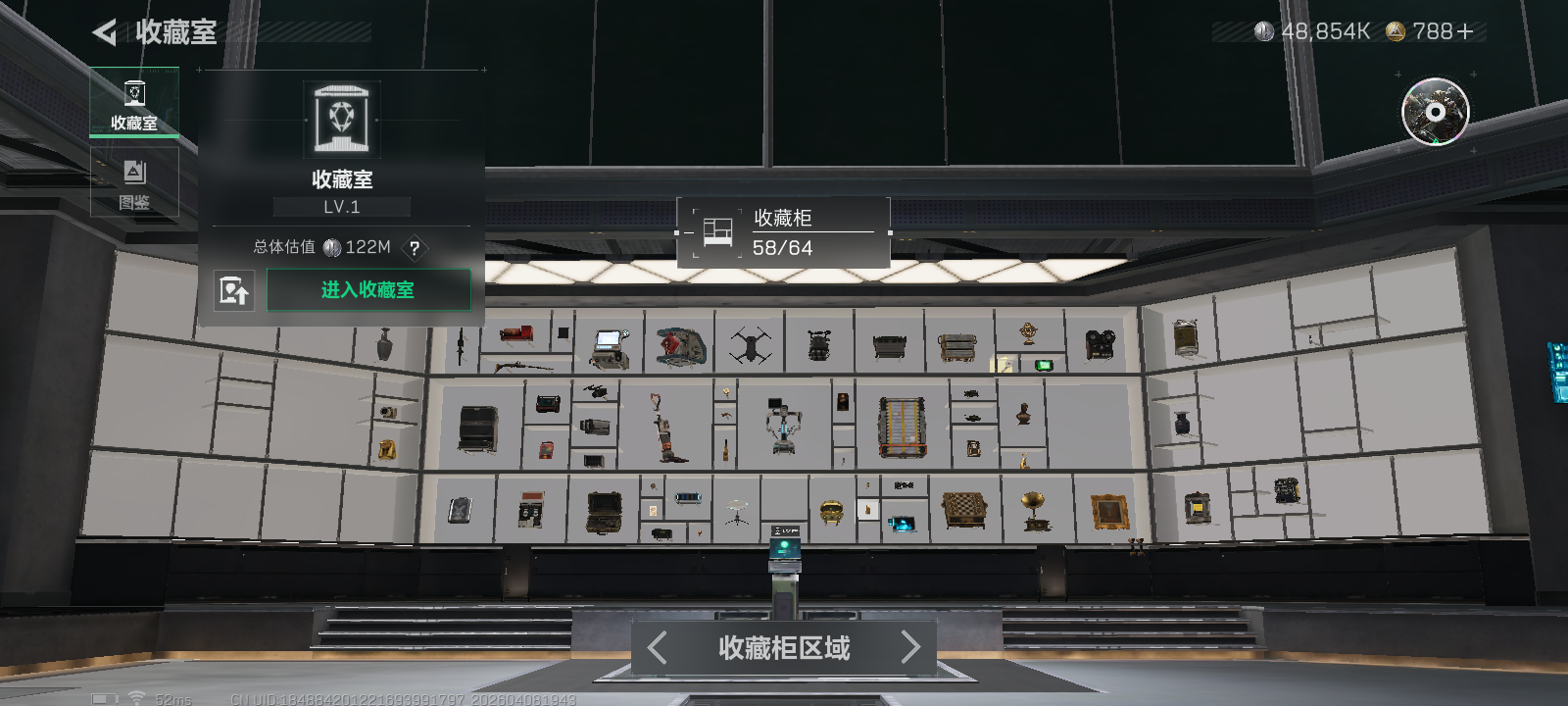Open the character portrait at top right
The width and height of the screenshot is (1568, 706).
[1434, 113]
